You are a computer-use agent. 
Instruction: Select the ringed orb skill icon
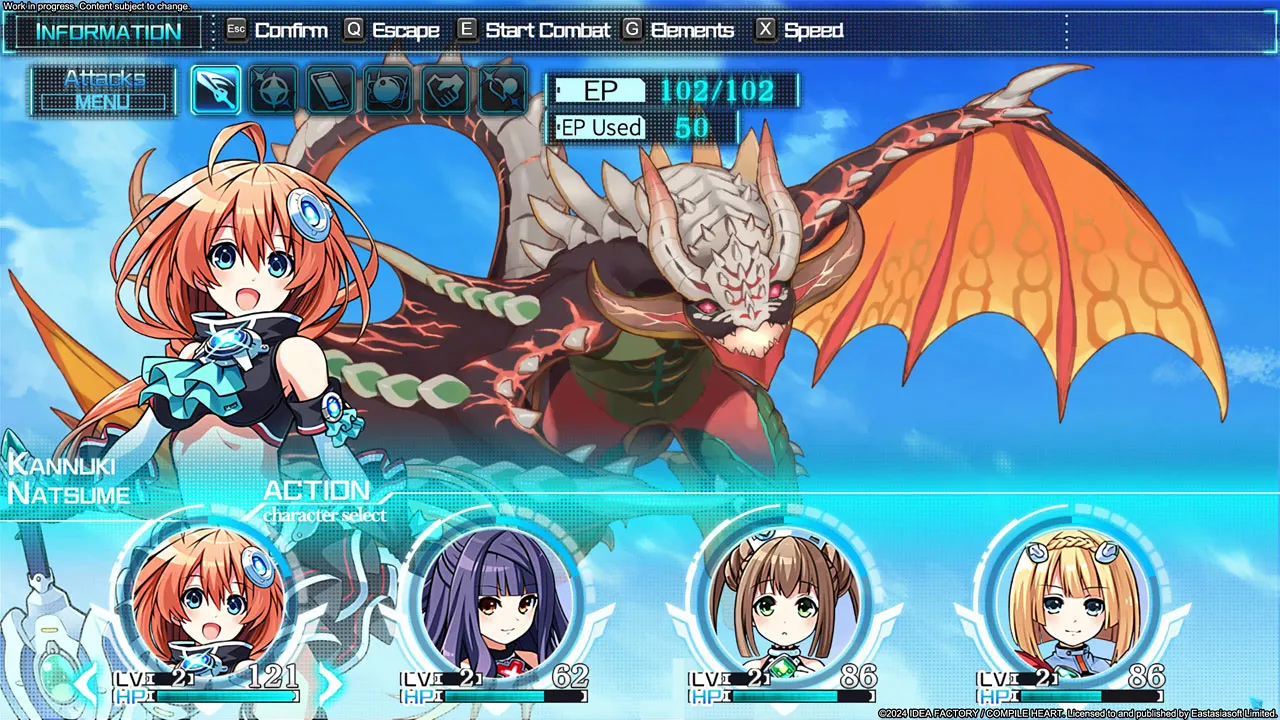click(x=388, y=91)
